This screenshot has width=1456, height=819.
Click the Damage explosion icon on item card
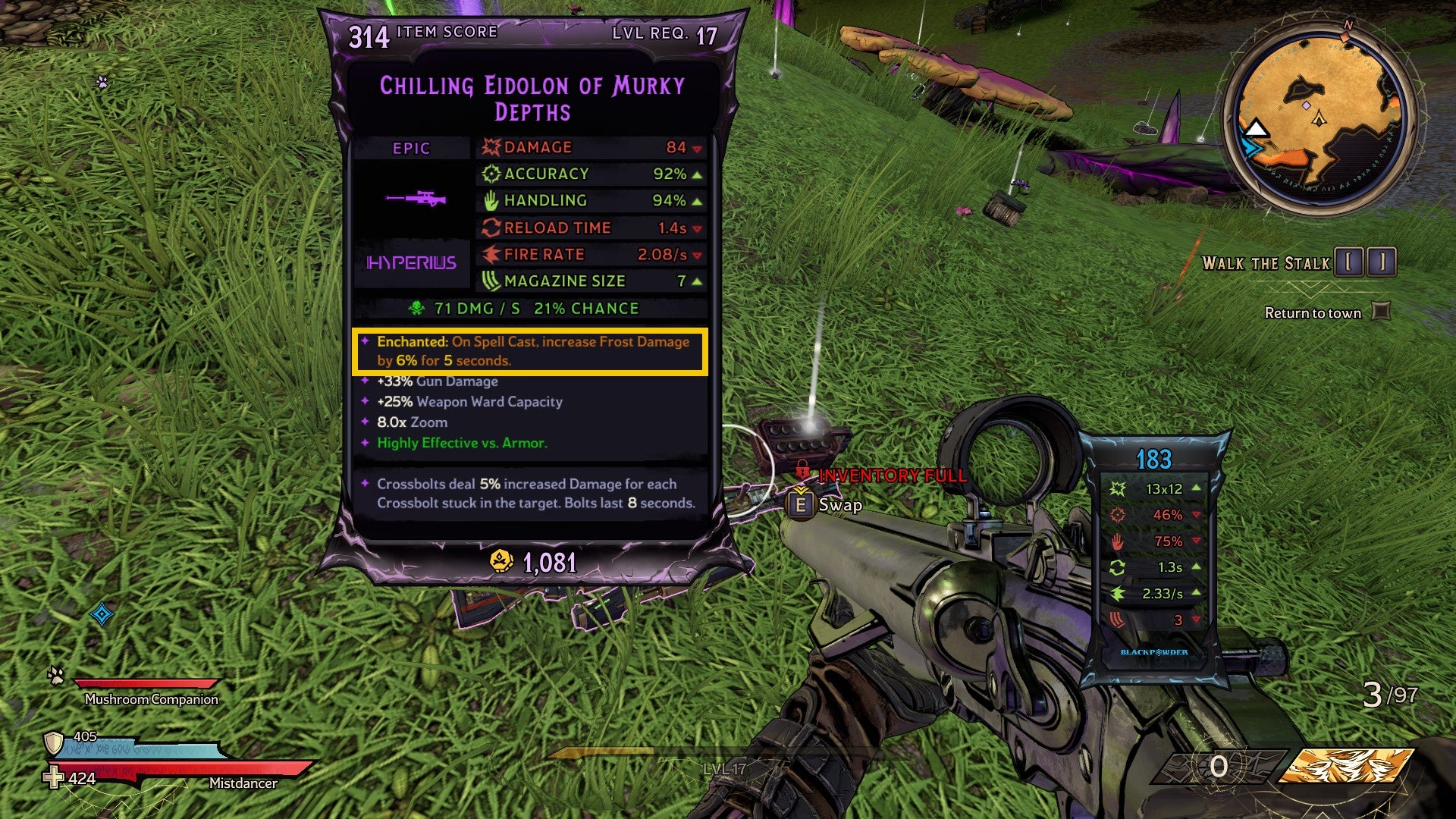click(x=492, y=147)
